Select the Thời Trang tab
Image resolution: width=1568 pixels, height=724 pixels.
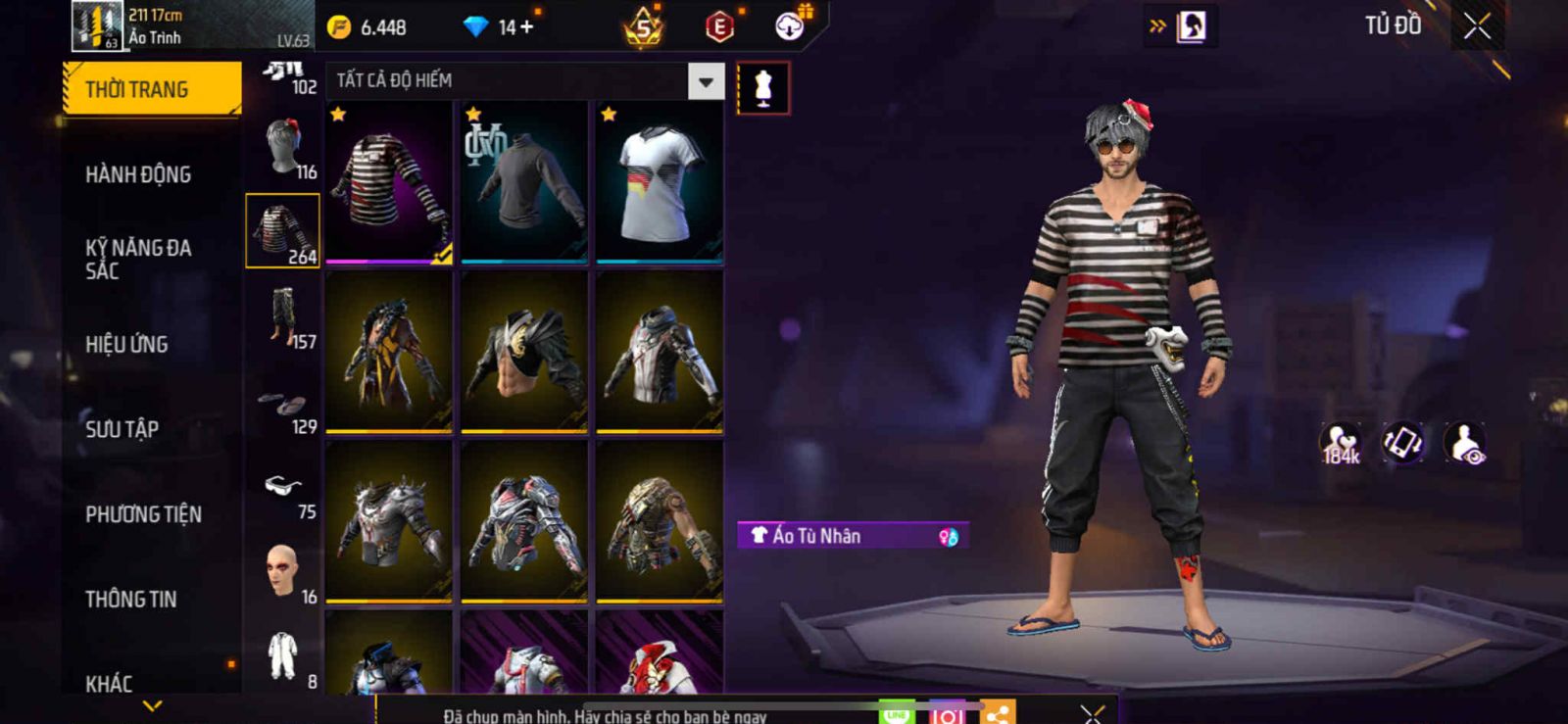[151, 89]
